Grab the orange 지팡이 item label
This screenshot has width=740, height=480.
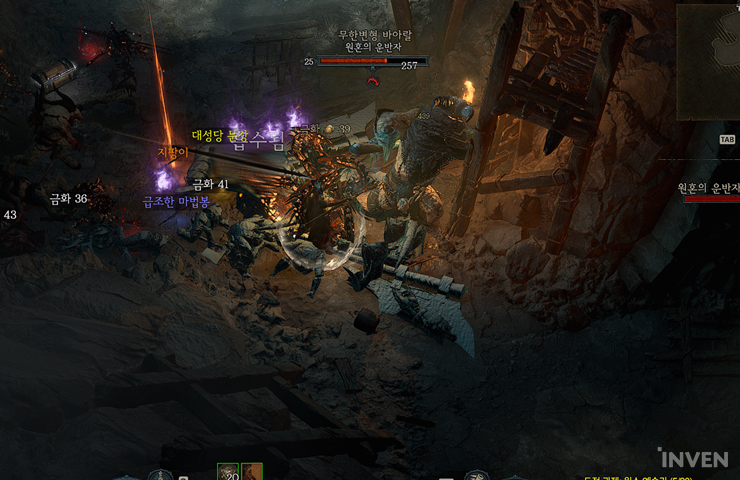pyautogui.click(x=172, y=152)
